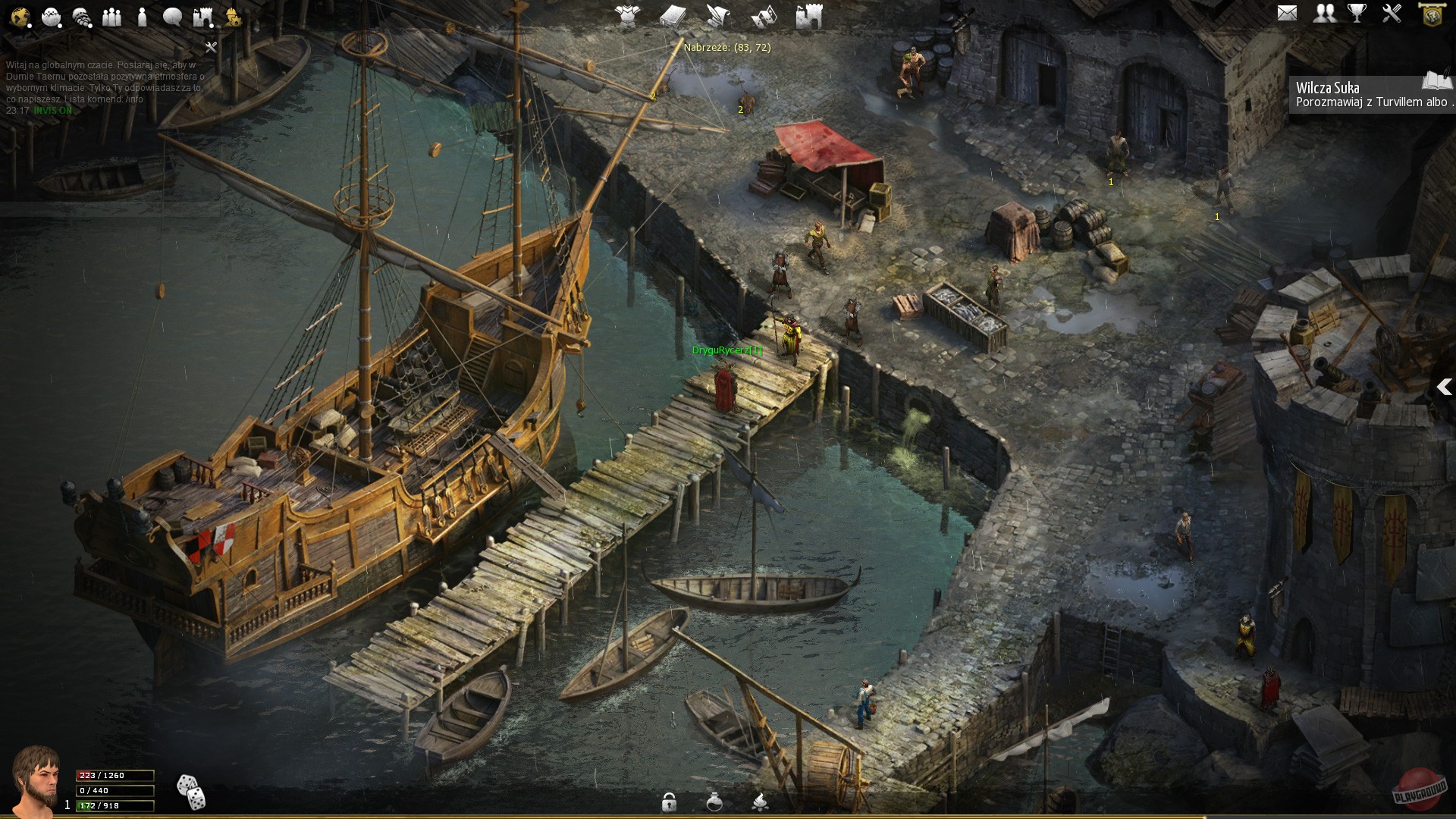Click the golden hanging shop sign badge
The height and width of the screenshot is (819, 1456).
(x=1432, y=14)
